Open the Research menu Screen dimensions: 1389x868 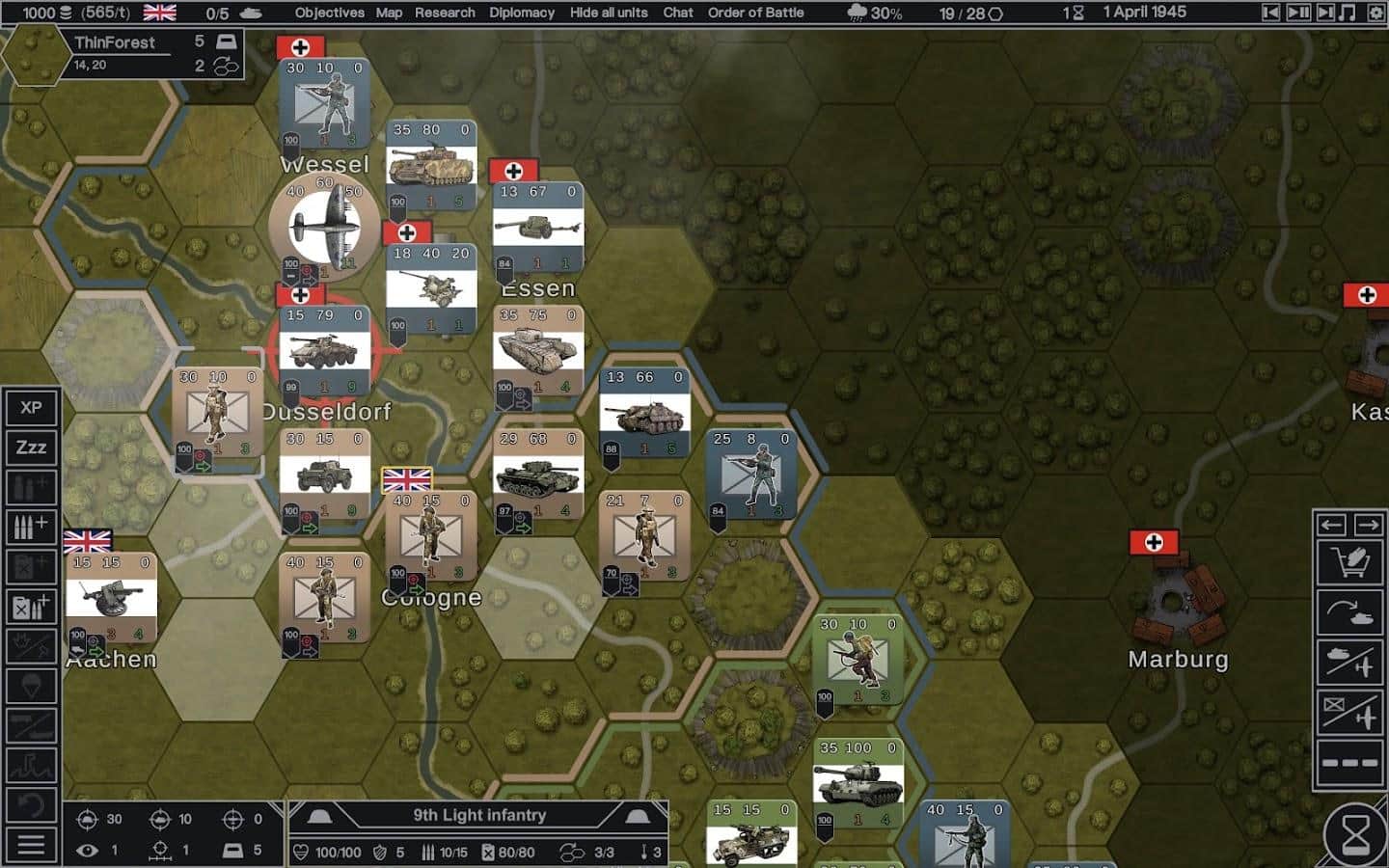coord(445,13)
